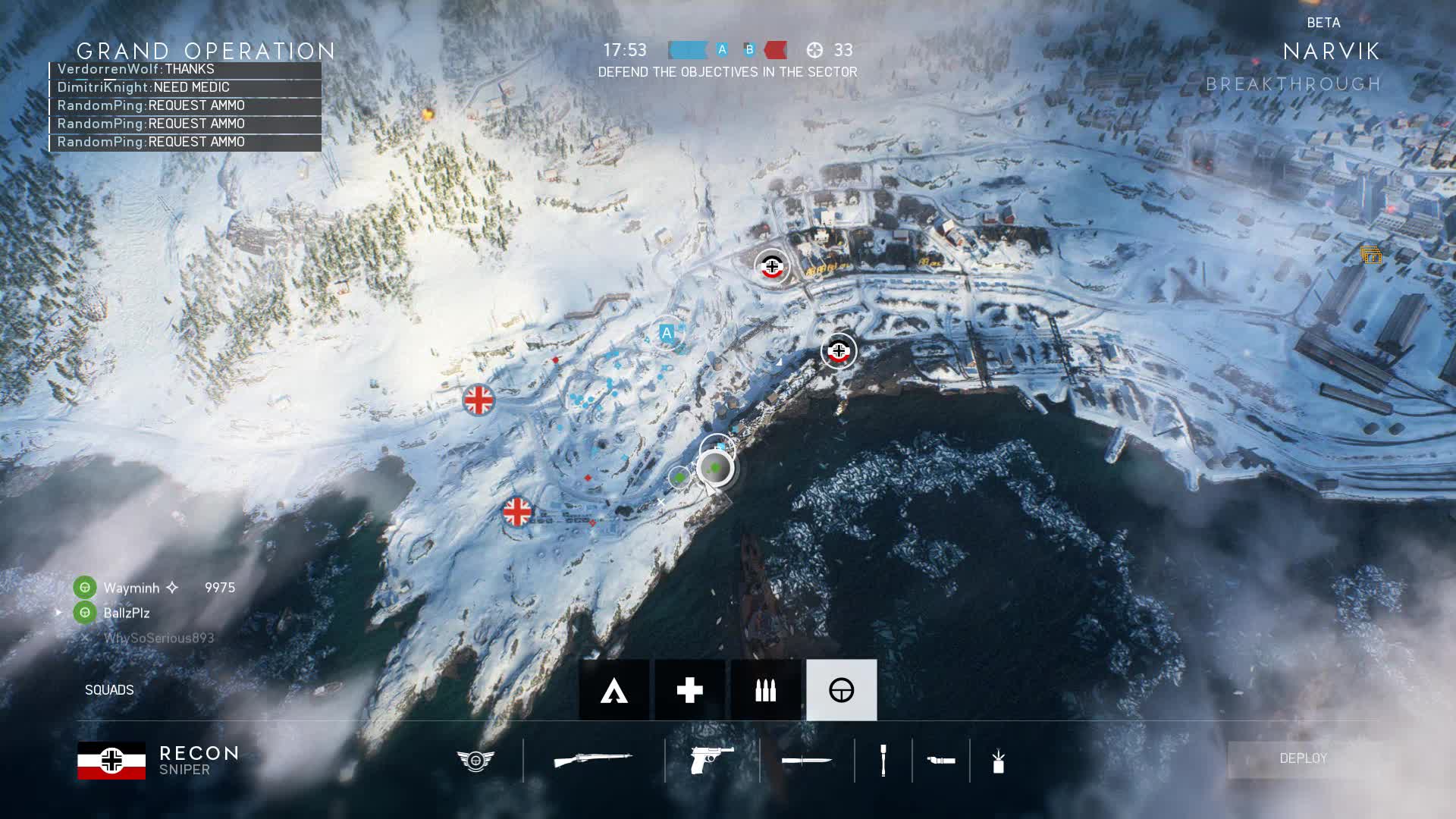This screenshot has width=1456, height=819.
Task: Choose the stick grenade slot
Action: tap(883, 760)
